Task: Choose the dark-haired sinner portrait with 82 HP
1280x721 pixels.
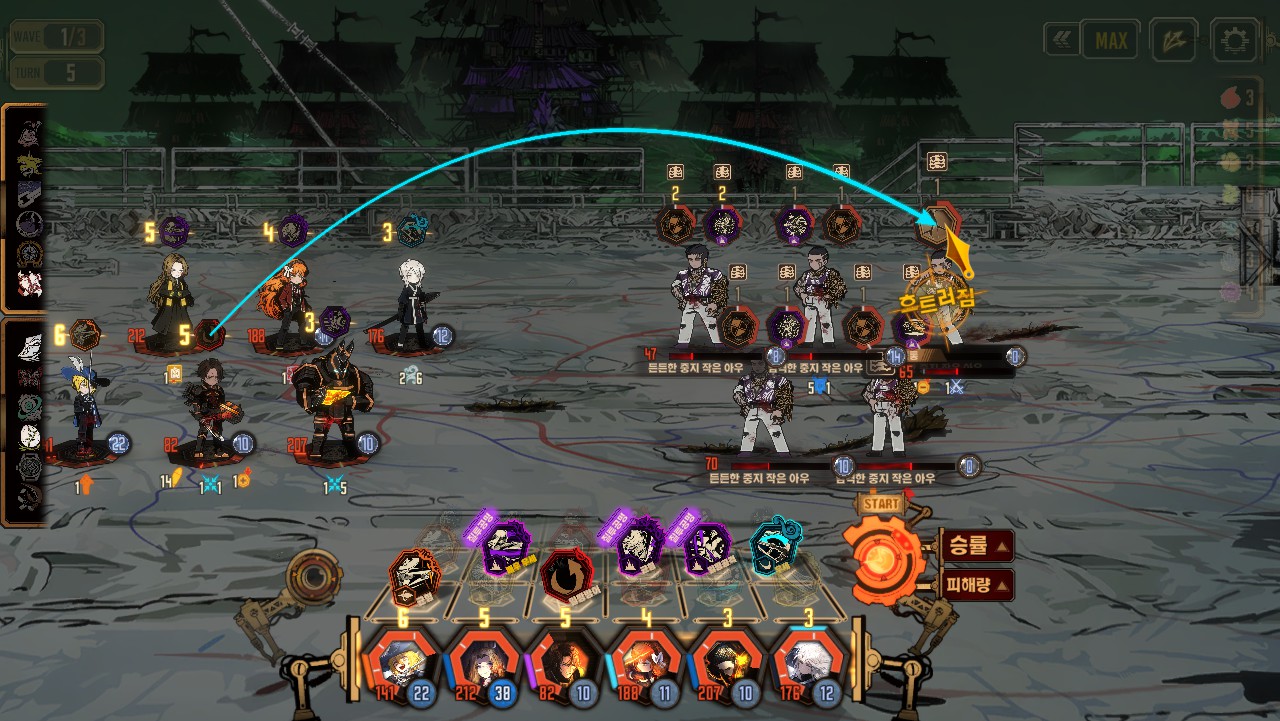Action: (x=565, y=663)
